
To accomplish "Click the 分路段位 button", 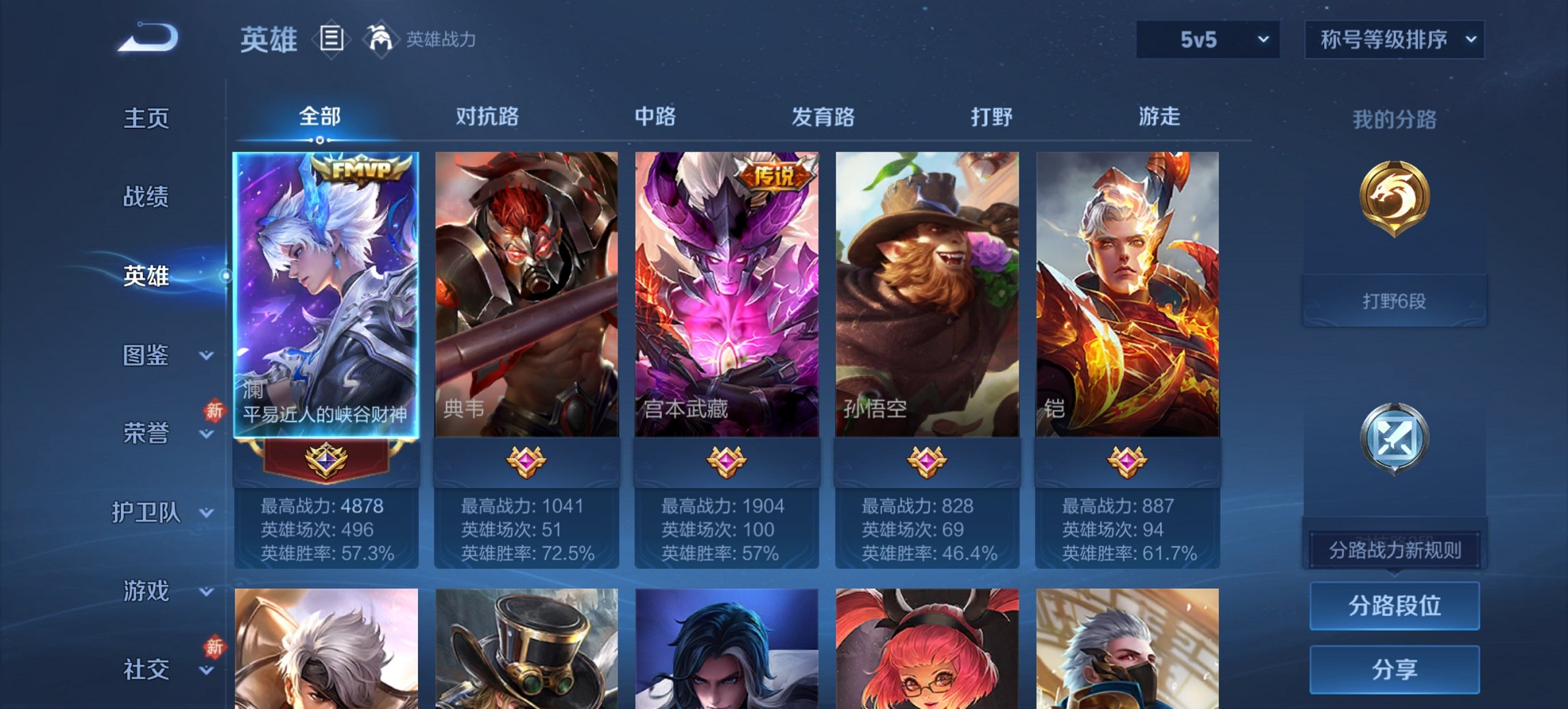I will 1394,606.
